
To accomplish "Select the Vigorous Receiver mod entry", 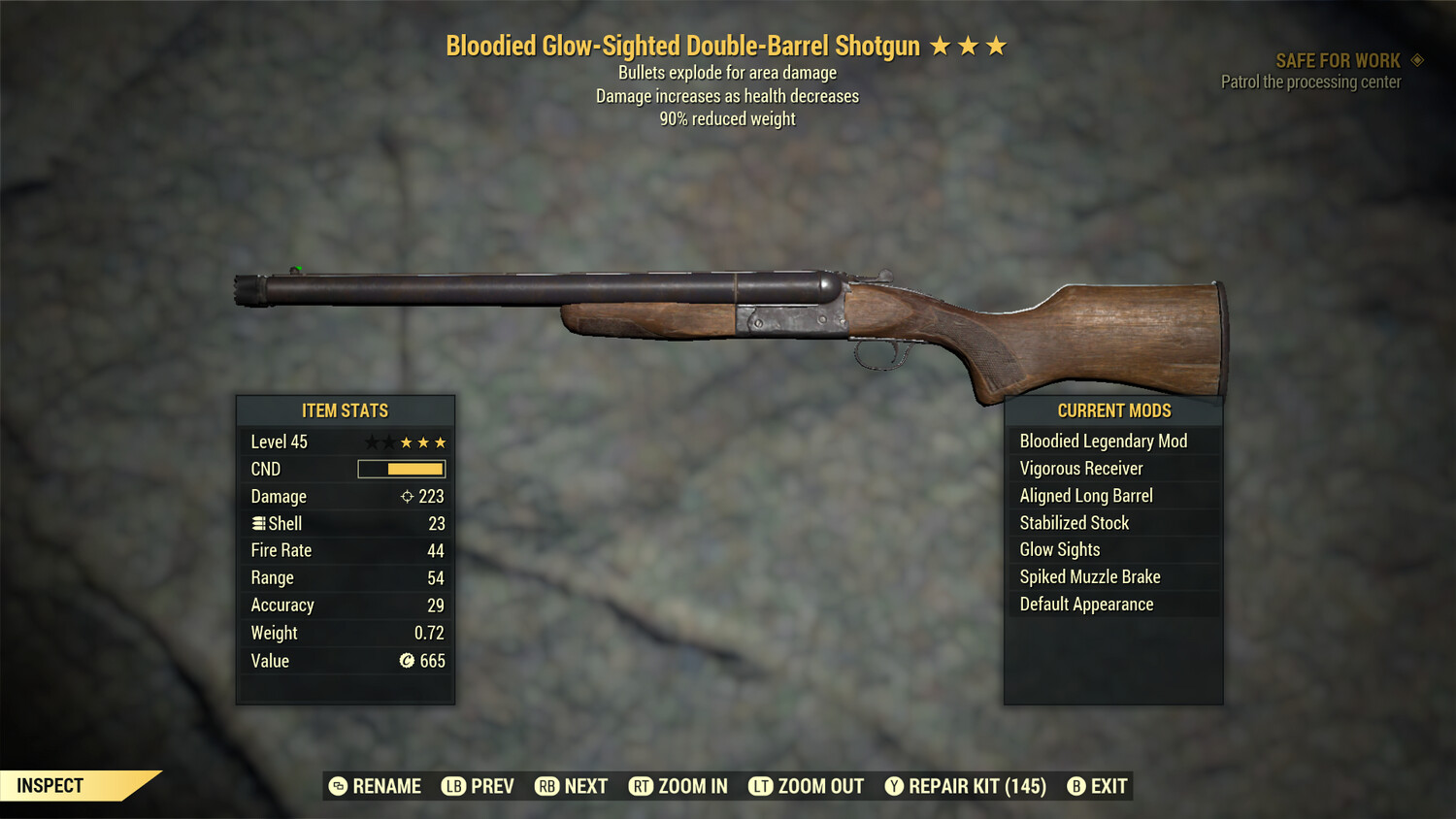I will (x=1079, y=468).
